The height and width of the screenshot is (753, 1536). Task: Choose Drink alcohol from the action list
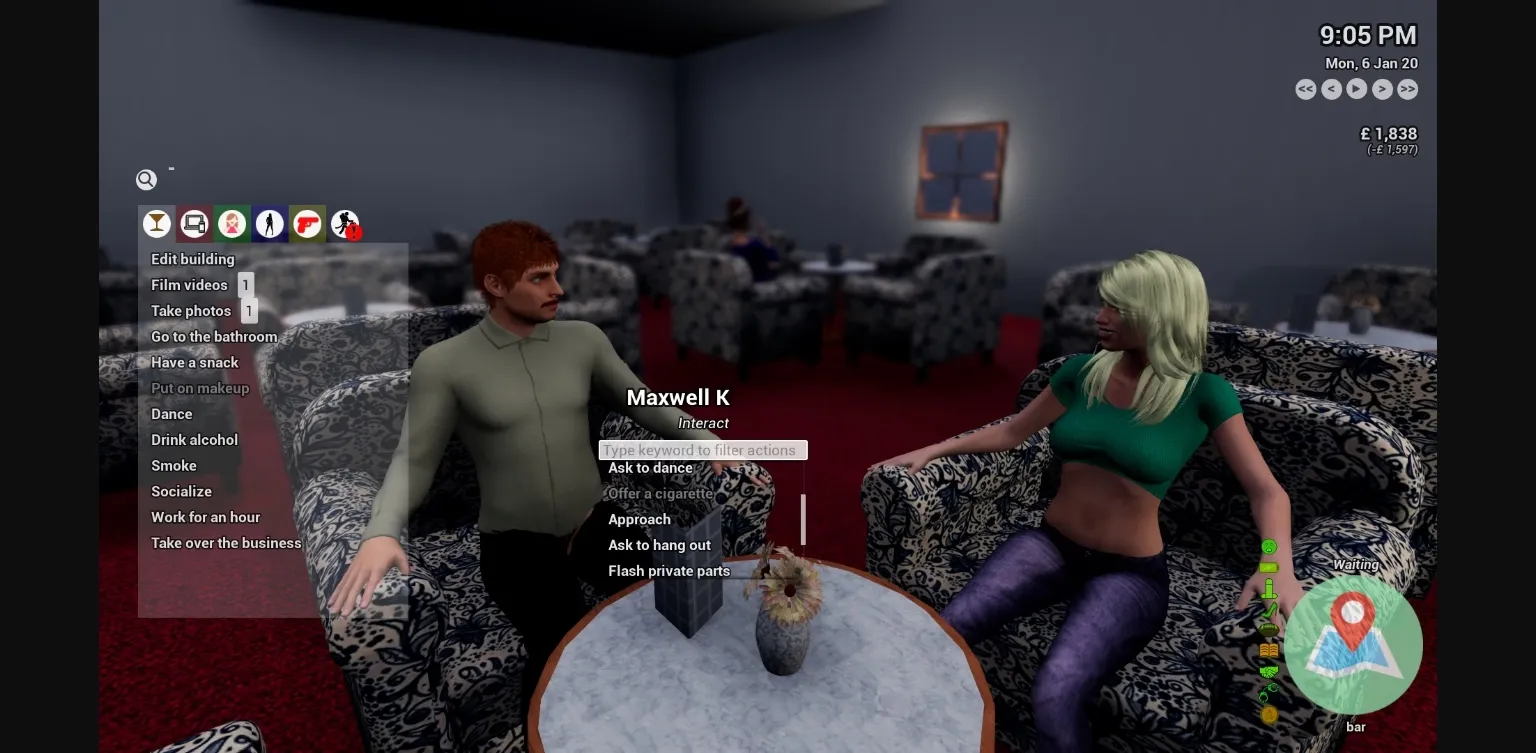tap(194, 439)
